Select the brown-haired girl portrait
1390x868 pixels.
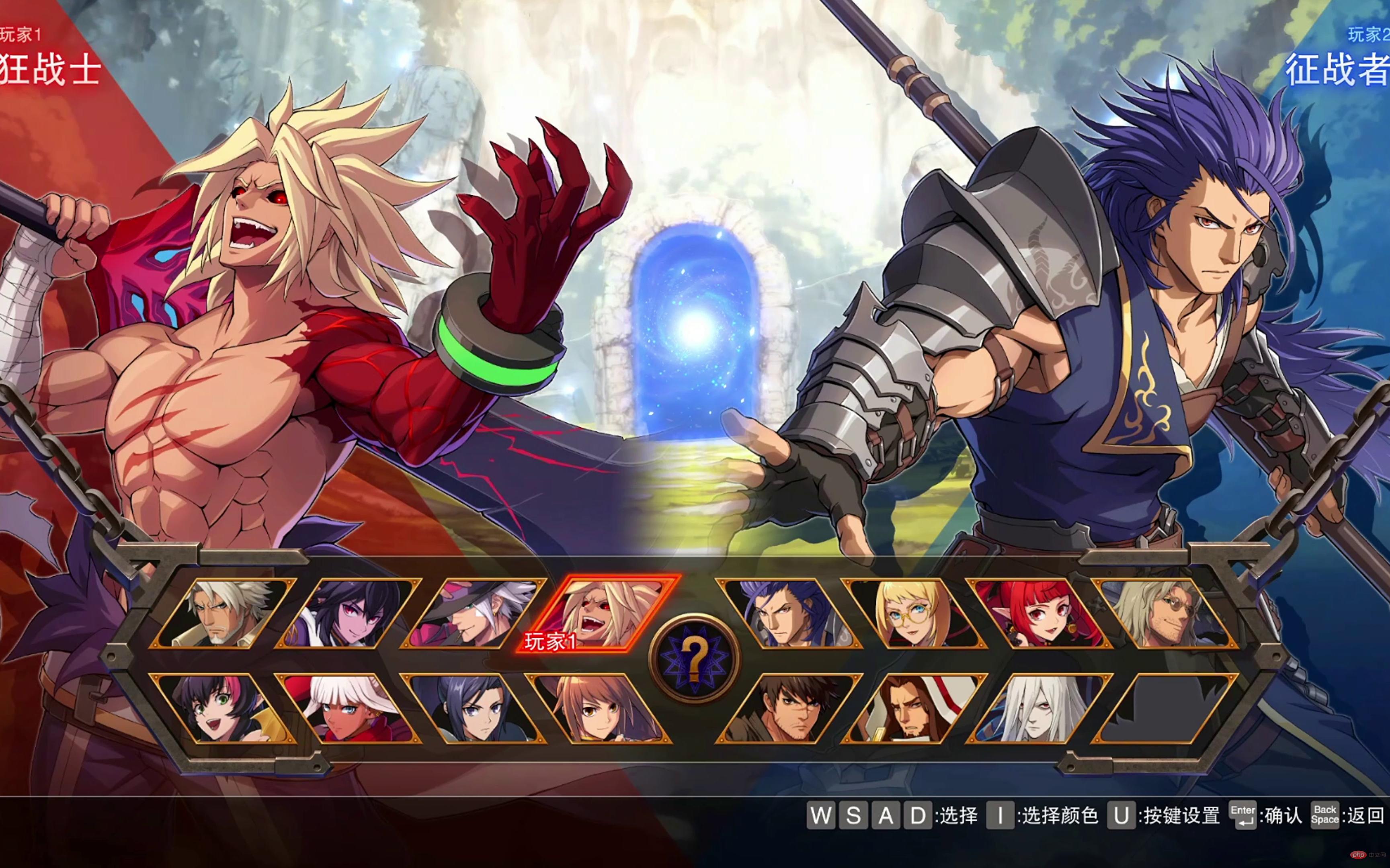(599, 708)
